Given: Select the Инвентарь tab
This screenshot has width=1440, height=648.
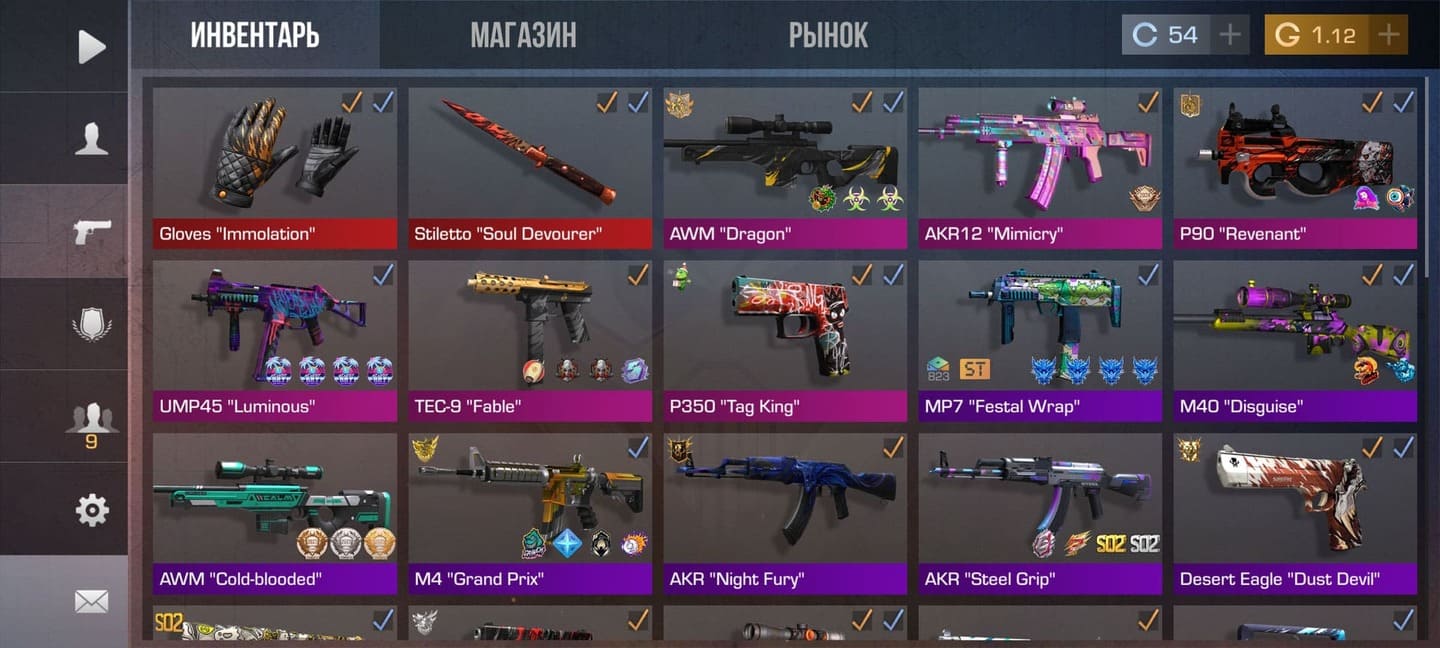Looking at the screenshot, I should [255, 36].
